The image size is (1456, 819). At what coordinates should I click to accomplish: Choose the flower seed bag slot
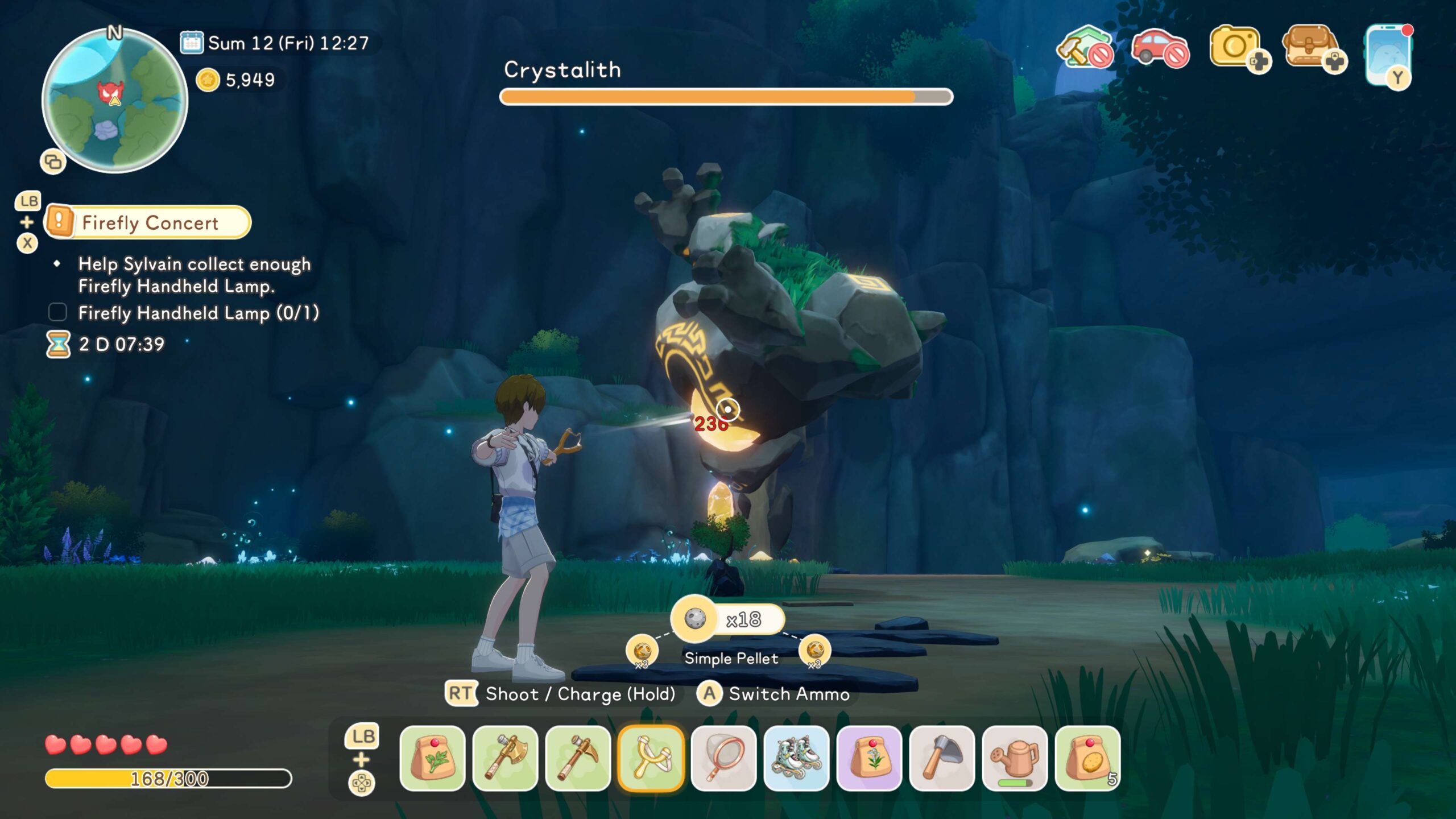click(869, 758)
